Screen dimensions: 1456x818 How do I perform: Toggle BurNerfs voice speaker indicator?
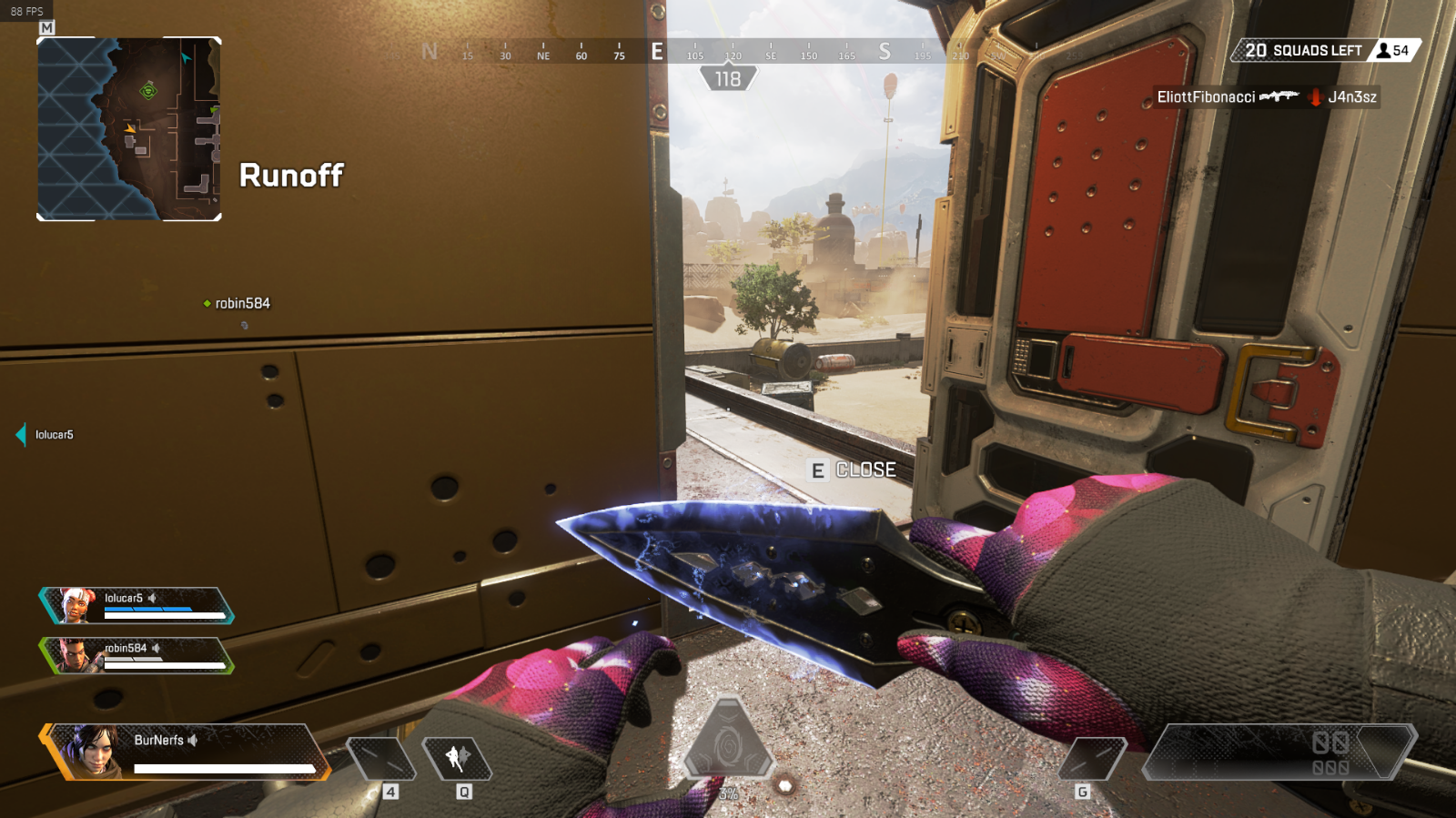coord(192,740)
